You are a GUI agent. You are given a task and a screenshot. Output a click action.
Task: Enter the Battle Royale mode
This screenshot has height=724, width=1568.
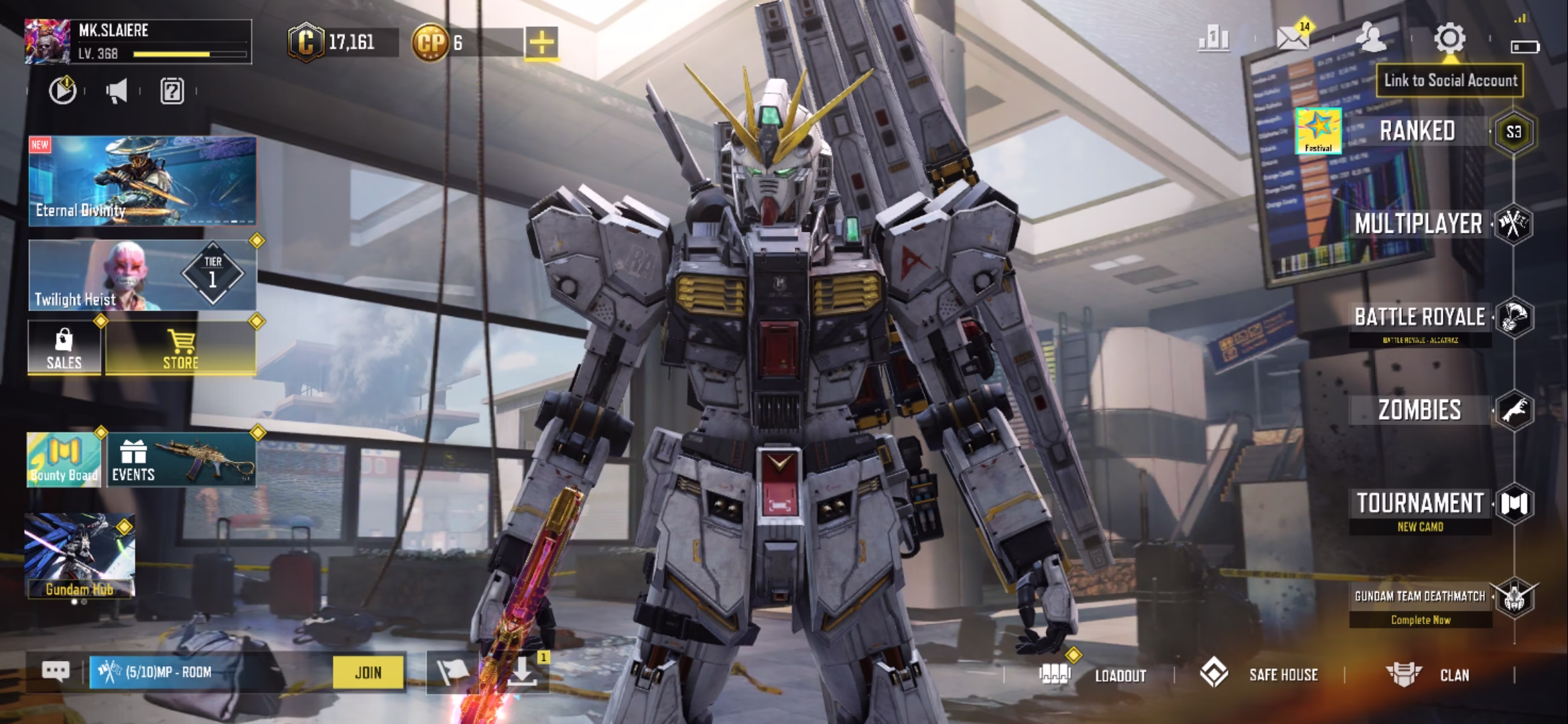point(1419,317)
